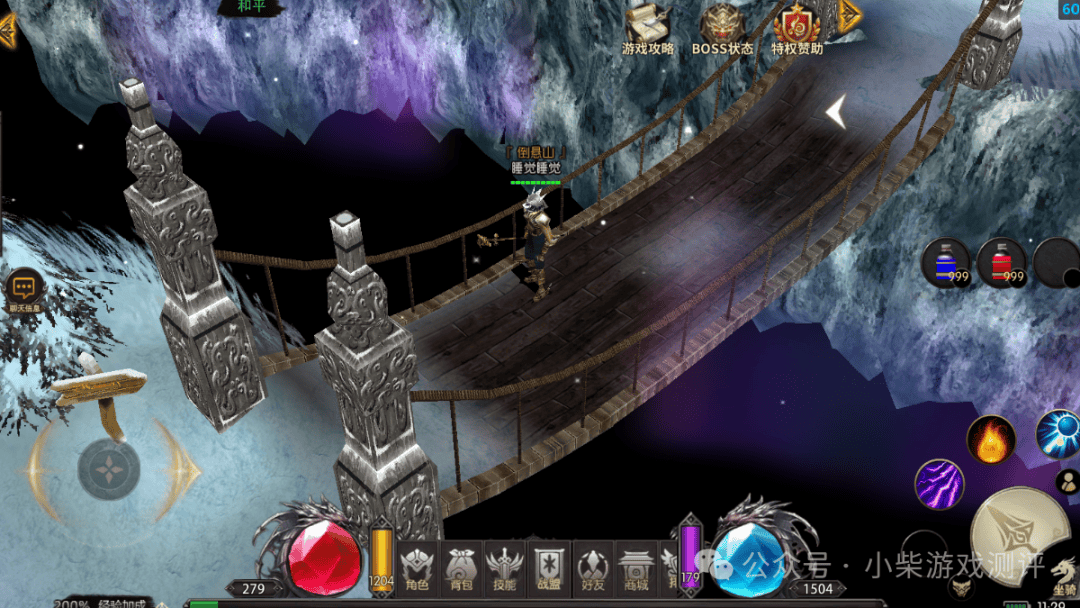The height and width of the screenshot is (608, 1080).
Task: Open the 背包 bag inventory
Action: (460, 569)
